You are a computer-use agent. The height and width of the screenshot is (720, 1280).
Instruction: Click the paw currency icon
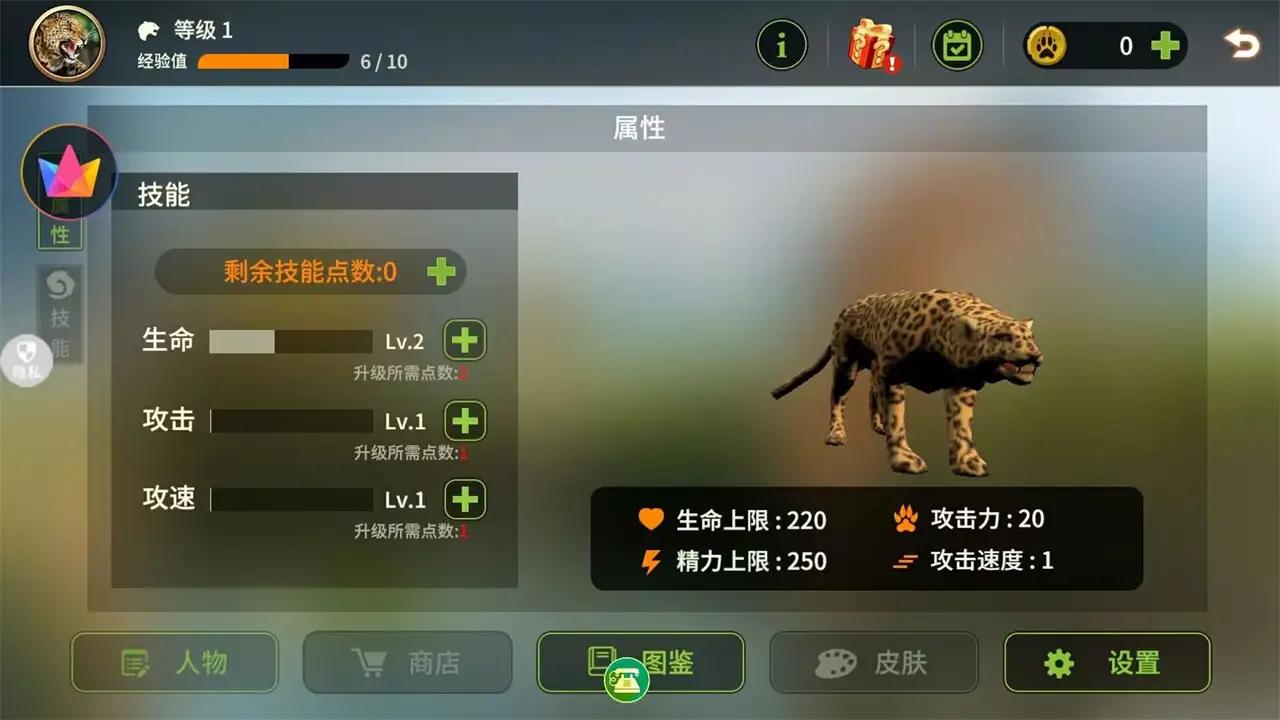[1048, 45]
